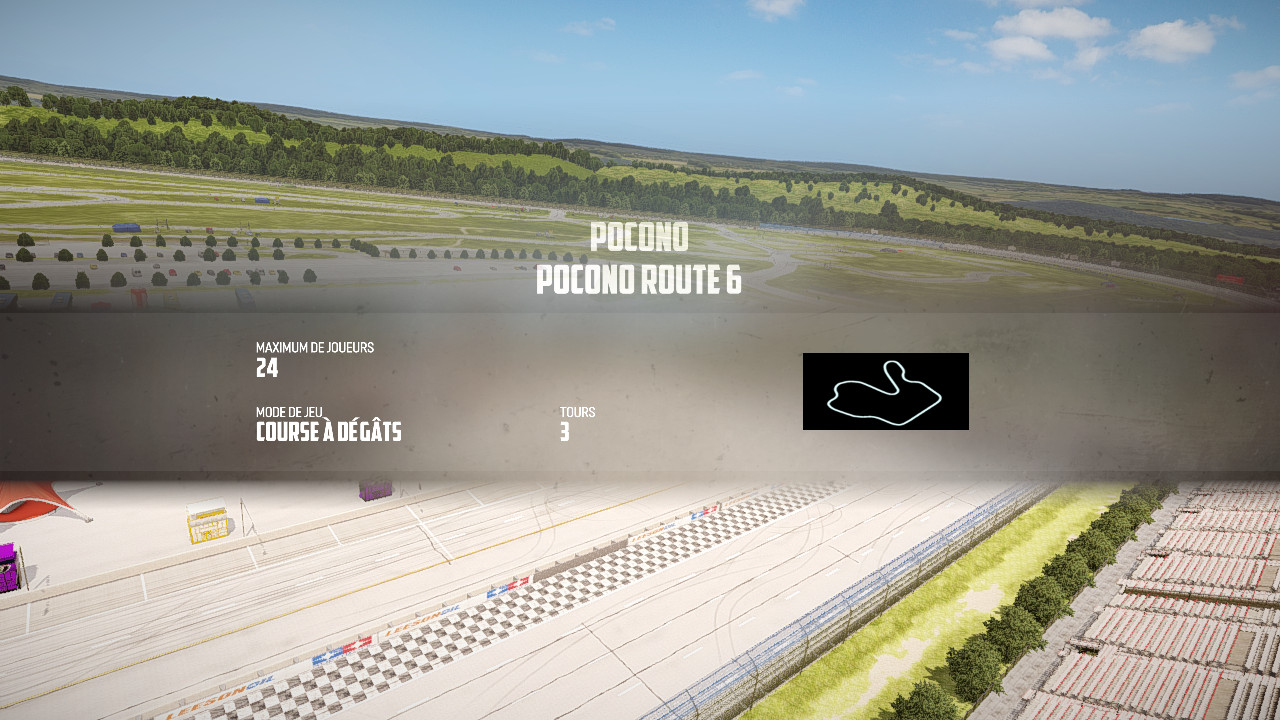This screenshot has height=720, width=1280.
Task: Select the Pocono Route 6 track layout thumbnail
Action: pyautogui.click(x=885, y=391)
